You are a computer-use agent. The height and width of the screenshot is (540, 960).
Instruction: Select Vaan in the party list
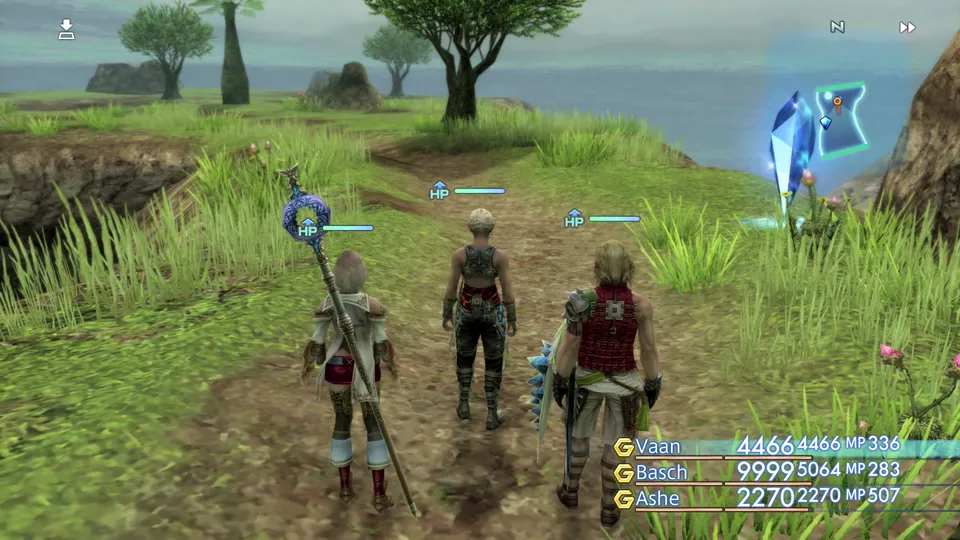click(x=658, y=446)
